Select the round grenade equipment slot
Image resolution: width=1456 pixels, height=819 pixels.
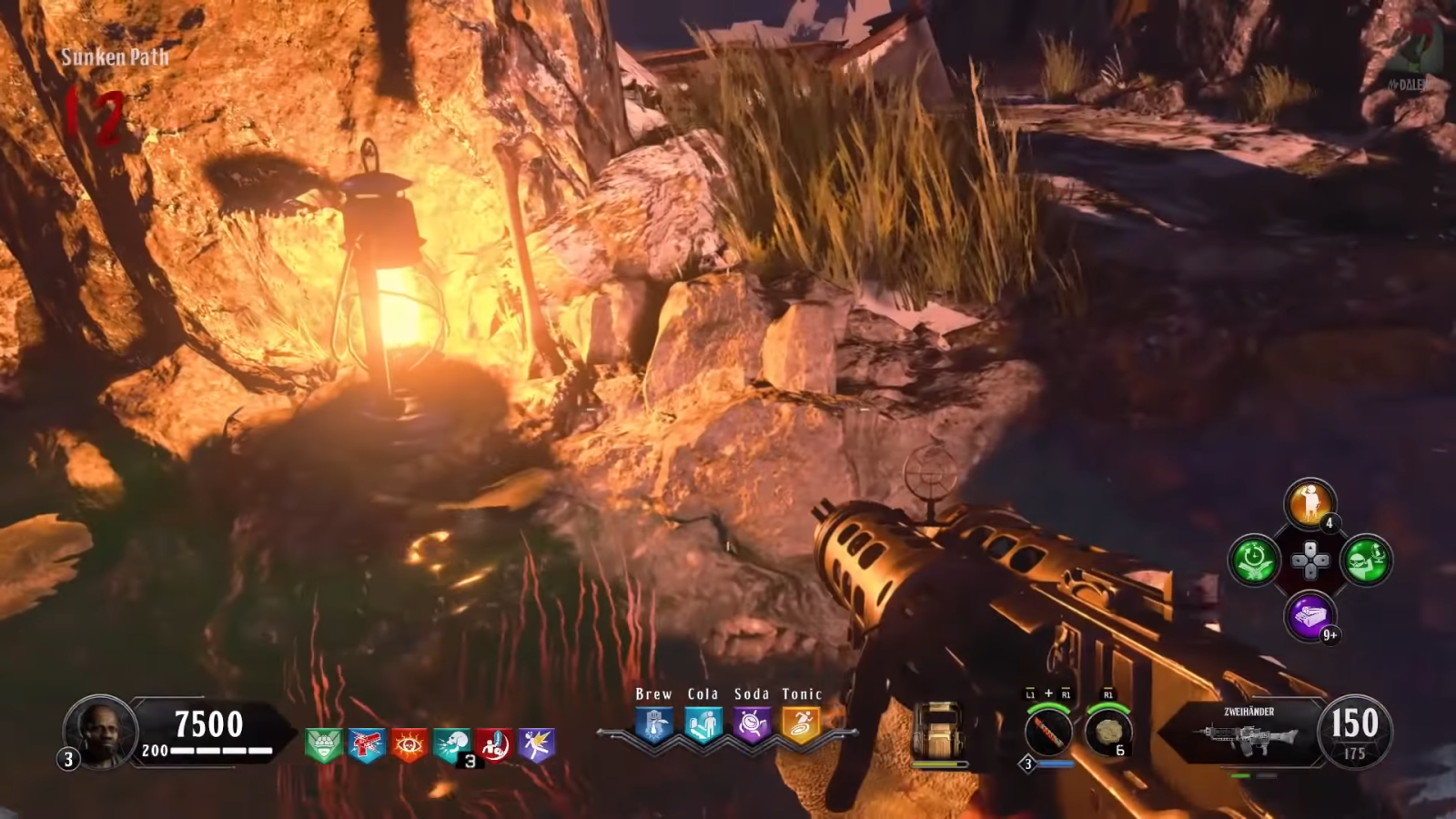pos(1108,733)
